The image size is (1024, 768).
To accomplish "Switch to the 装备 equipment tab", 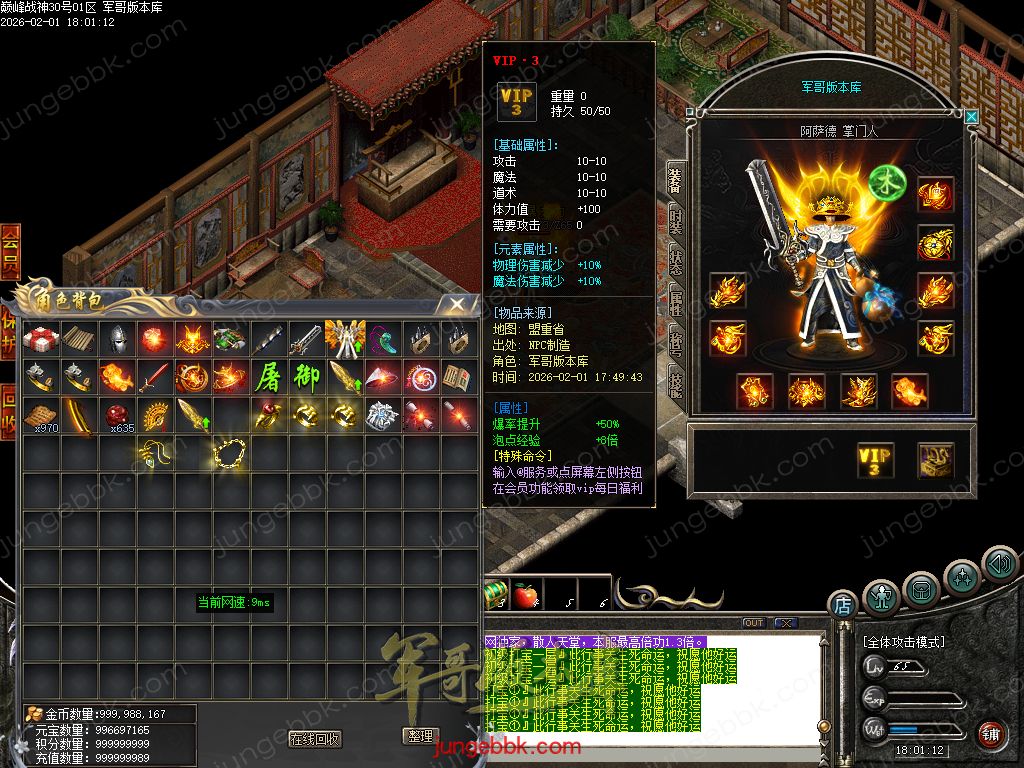I will pos(676,180).
